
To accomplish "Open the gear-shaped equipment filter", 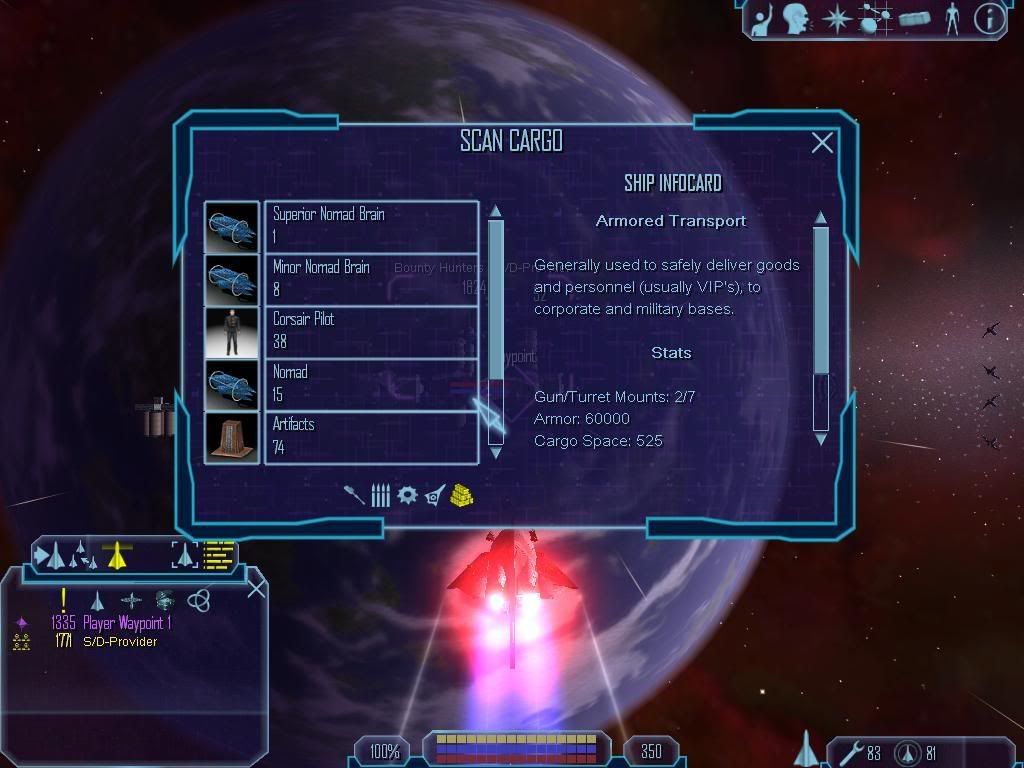I will [407, 495].
